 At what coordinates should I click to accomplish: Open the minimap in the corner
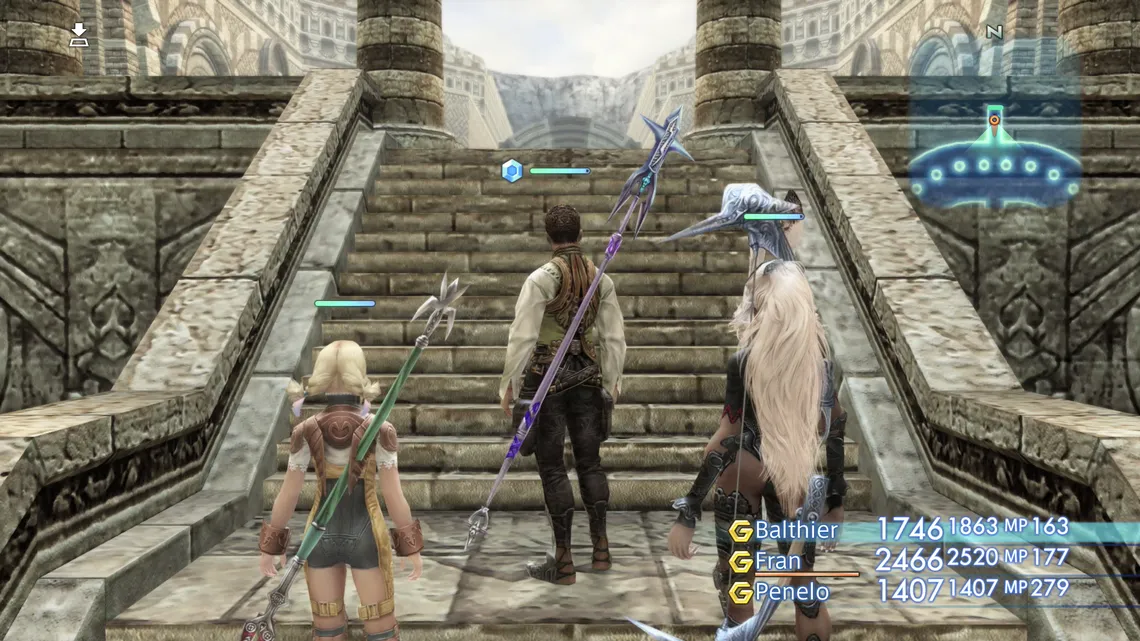point(993,165)
